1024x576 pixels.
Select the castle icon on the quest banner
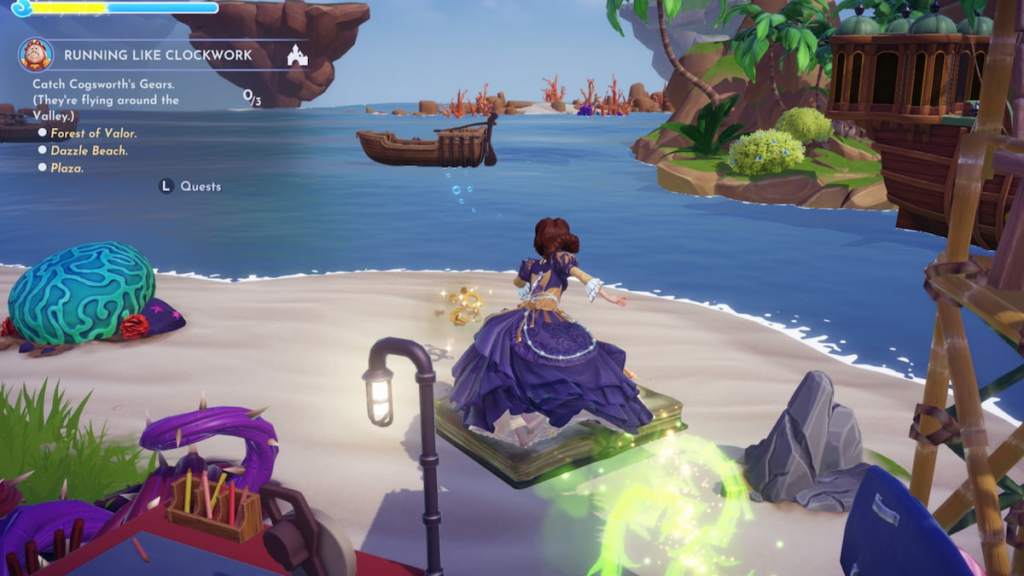point(296,55)
